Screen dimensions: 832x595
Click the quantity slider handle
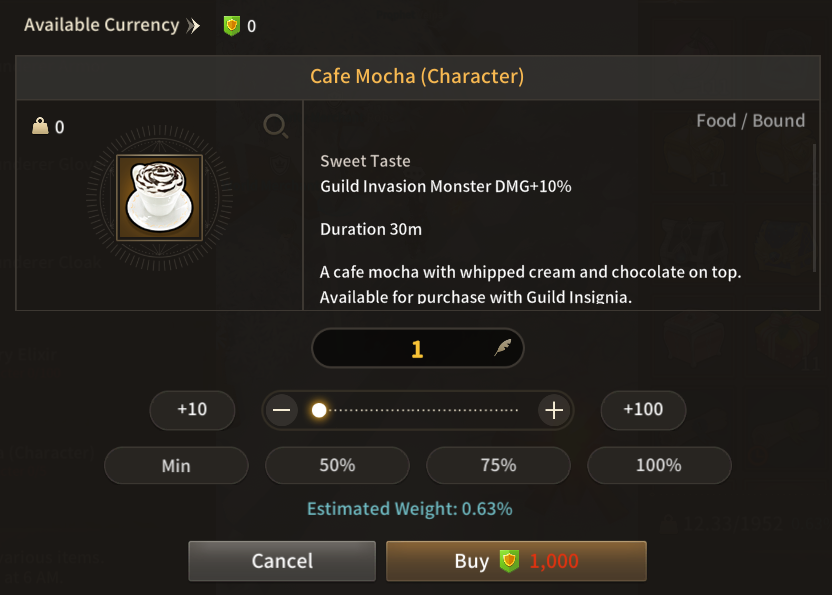pos(319,410)
